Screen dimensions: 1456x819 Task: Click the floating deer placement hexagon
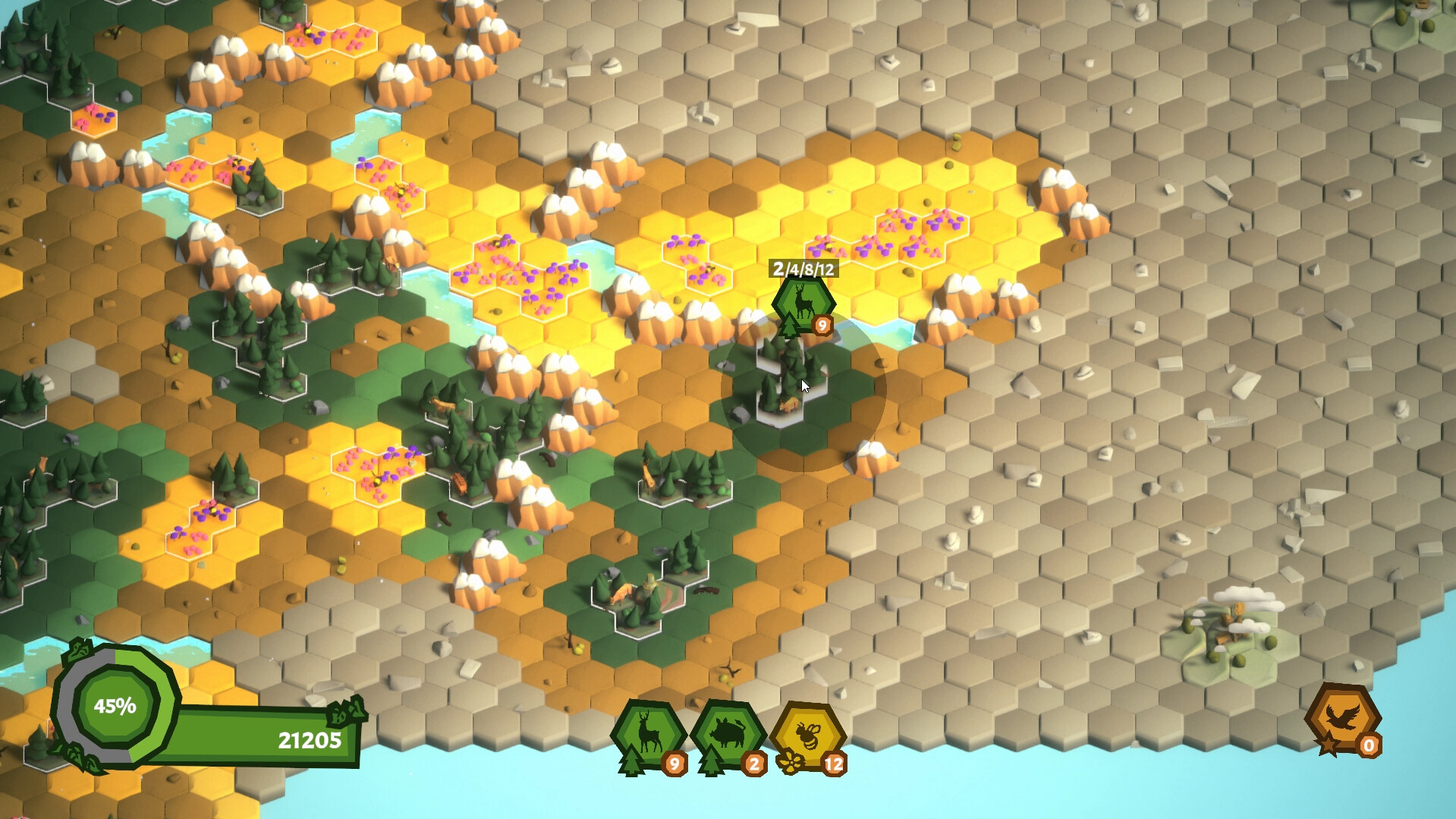803,302
